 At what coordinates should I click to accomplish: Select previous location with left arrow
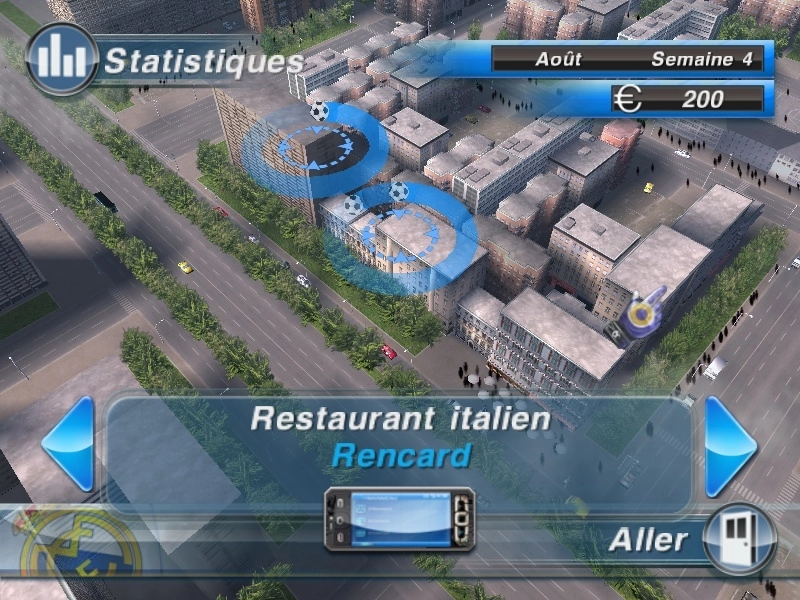click(x=70, y=444)
